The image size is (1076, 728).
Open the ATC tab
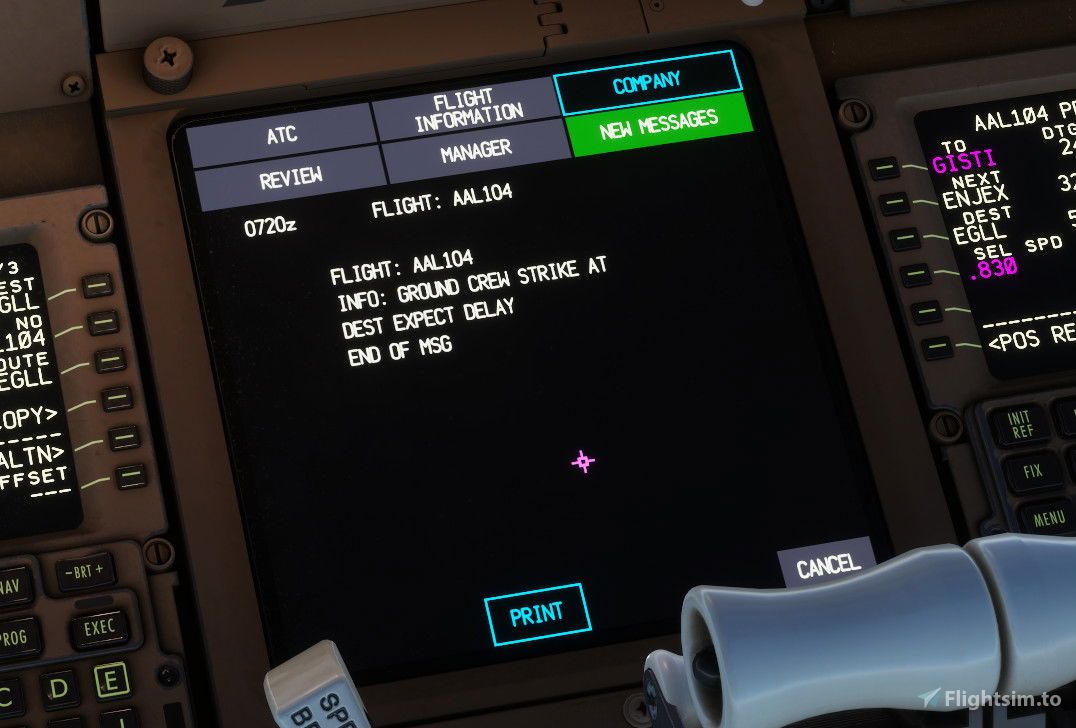[x=281, y=136]
